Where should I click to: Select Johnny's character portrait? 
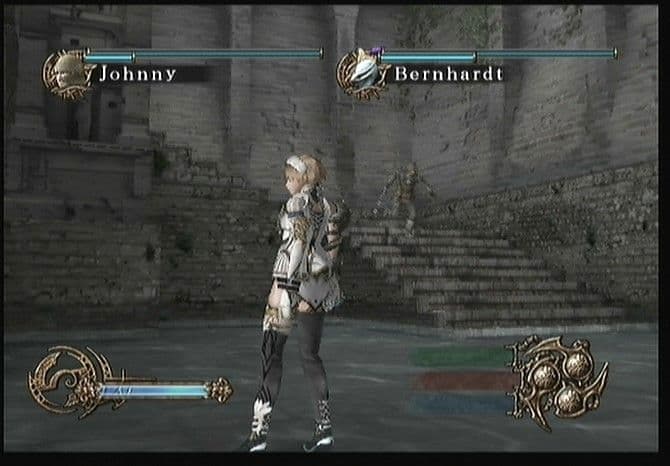pos(68,73)
